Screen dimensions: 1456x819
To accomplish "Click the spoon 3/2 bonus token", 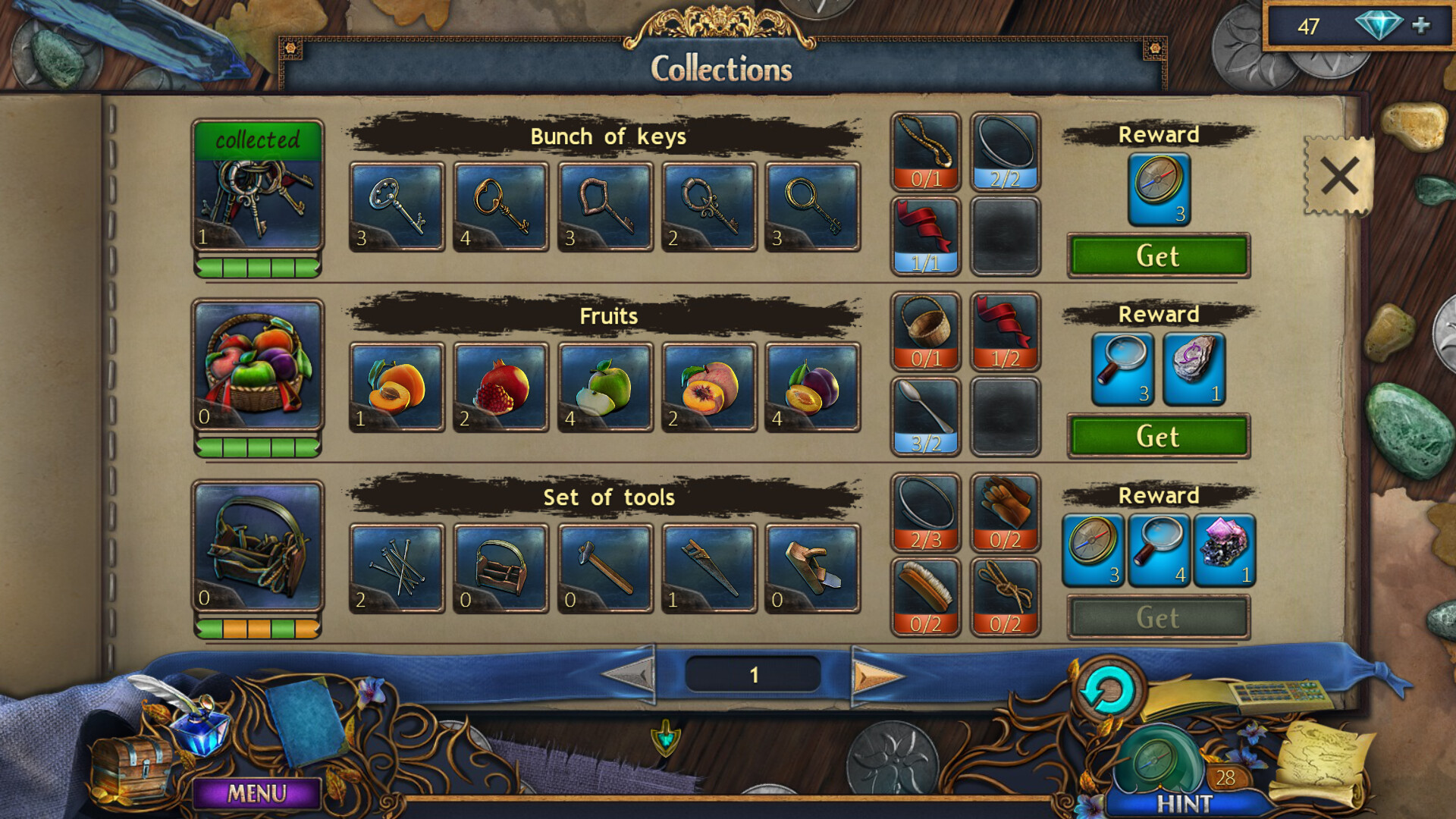I will [x=925, y=412].
